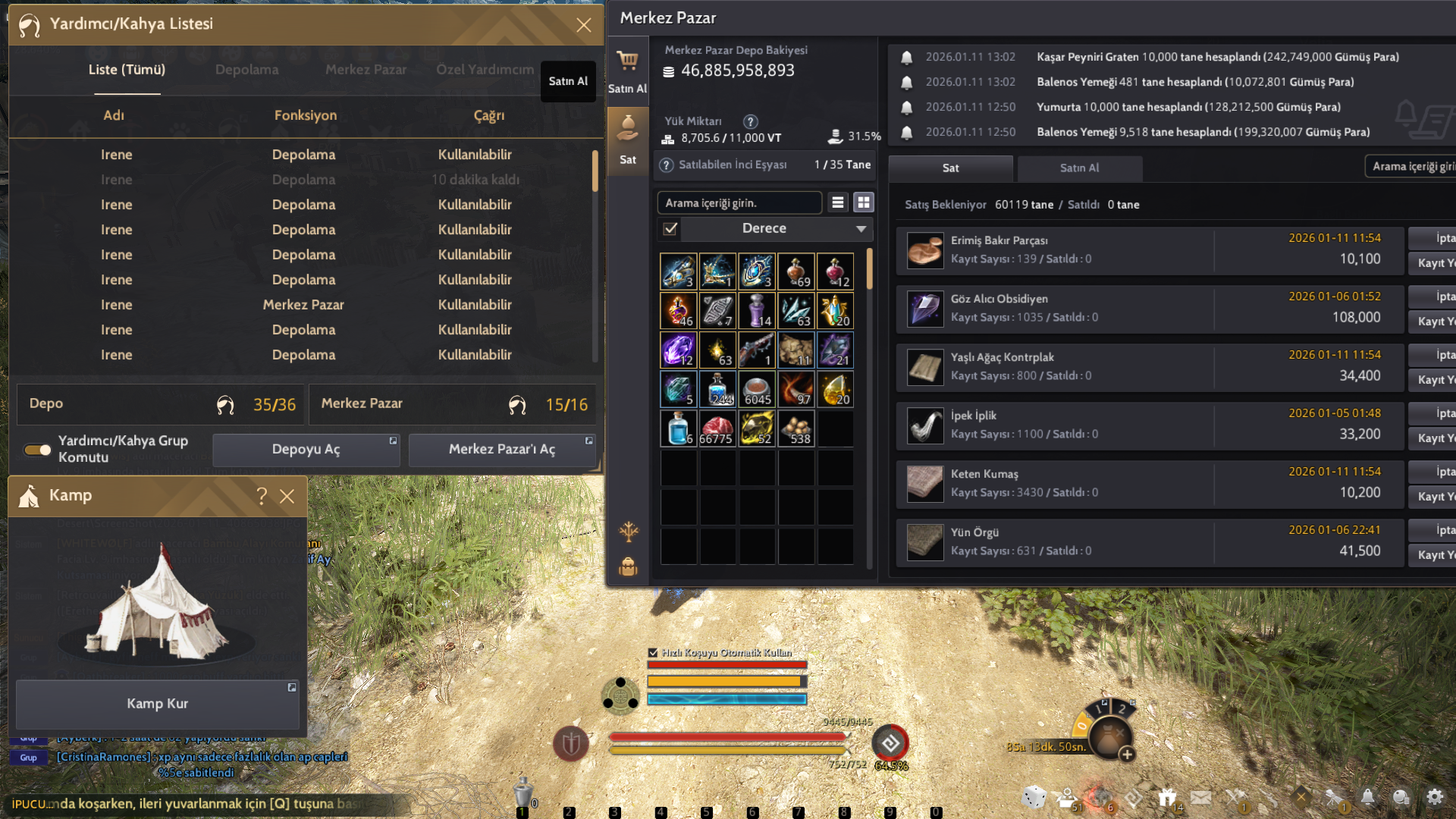Screen dimensions: 1456x819
Task: Click the notification bell icon bottom-right
Action: 1368,797
